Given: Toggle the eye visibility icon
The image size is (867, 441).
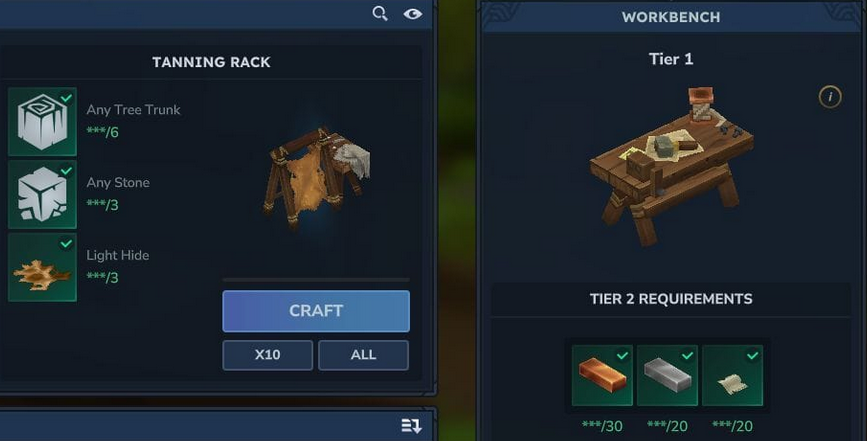Looking at the screenshot, I should point(412,14).
